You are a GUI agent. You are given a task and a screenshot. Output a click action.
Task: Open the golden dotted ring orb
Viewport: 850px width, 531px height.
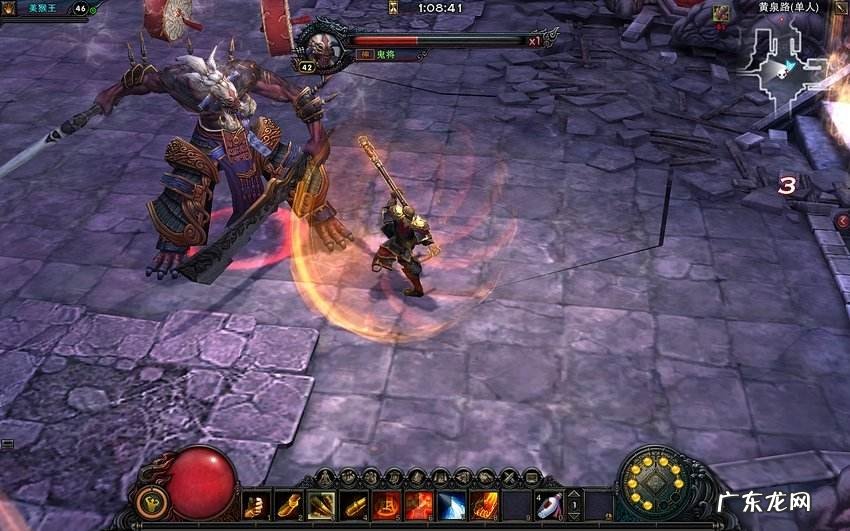656,486
